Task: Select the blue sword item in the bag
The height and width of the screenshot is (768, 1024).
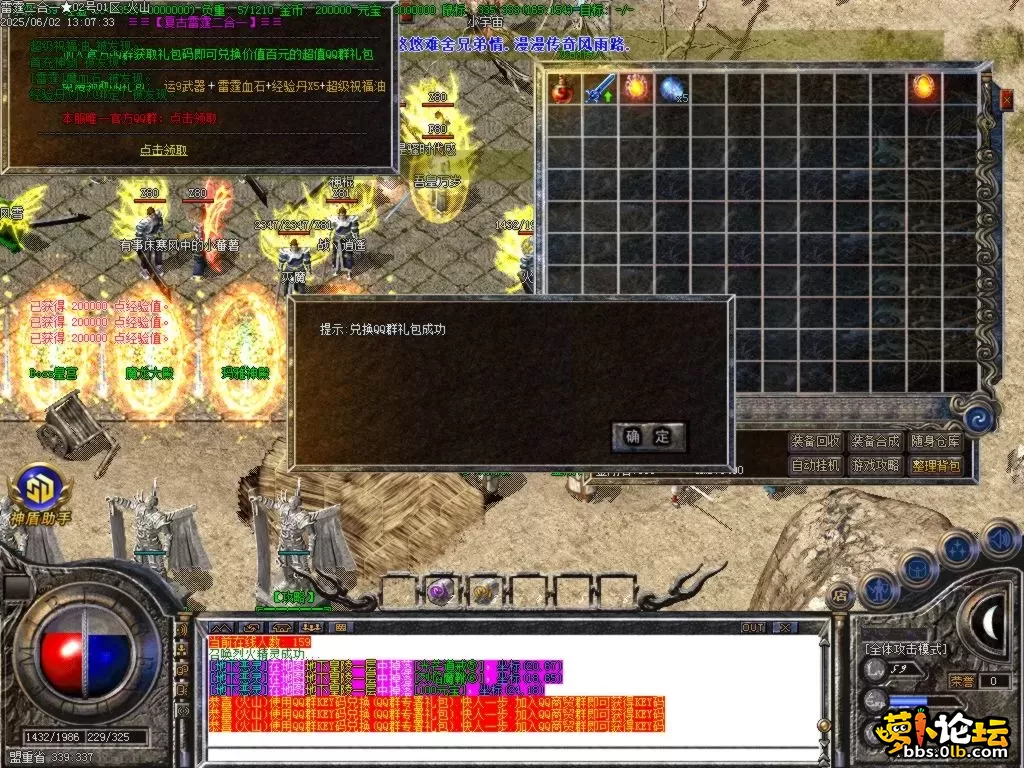Action: [599, 89]
